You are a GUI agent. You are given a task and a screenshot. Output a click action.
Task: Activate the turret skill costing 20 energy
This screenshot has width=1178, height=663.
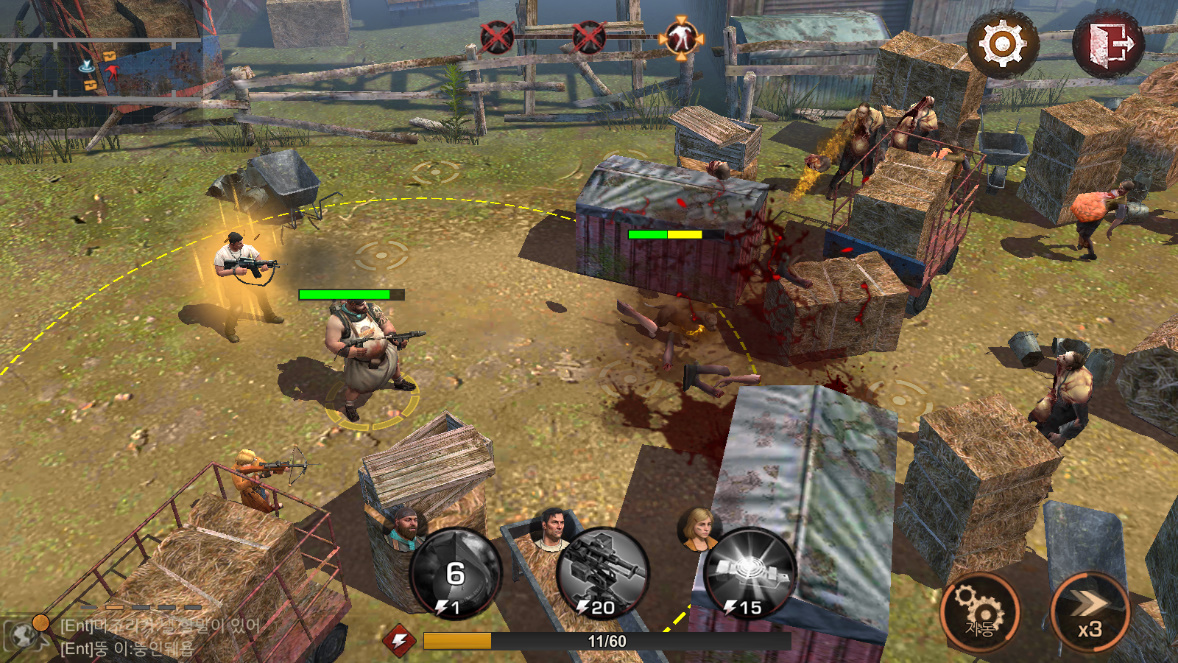click(602, 574)
